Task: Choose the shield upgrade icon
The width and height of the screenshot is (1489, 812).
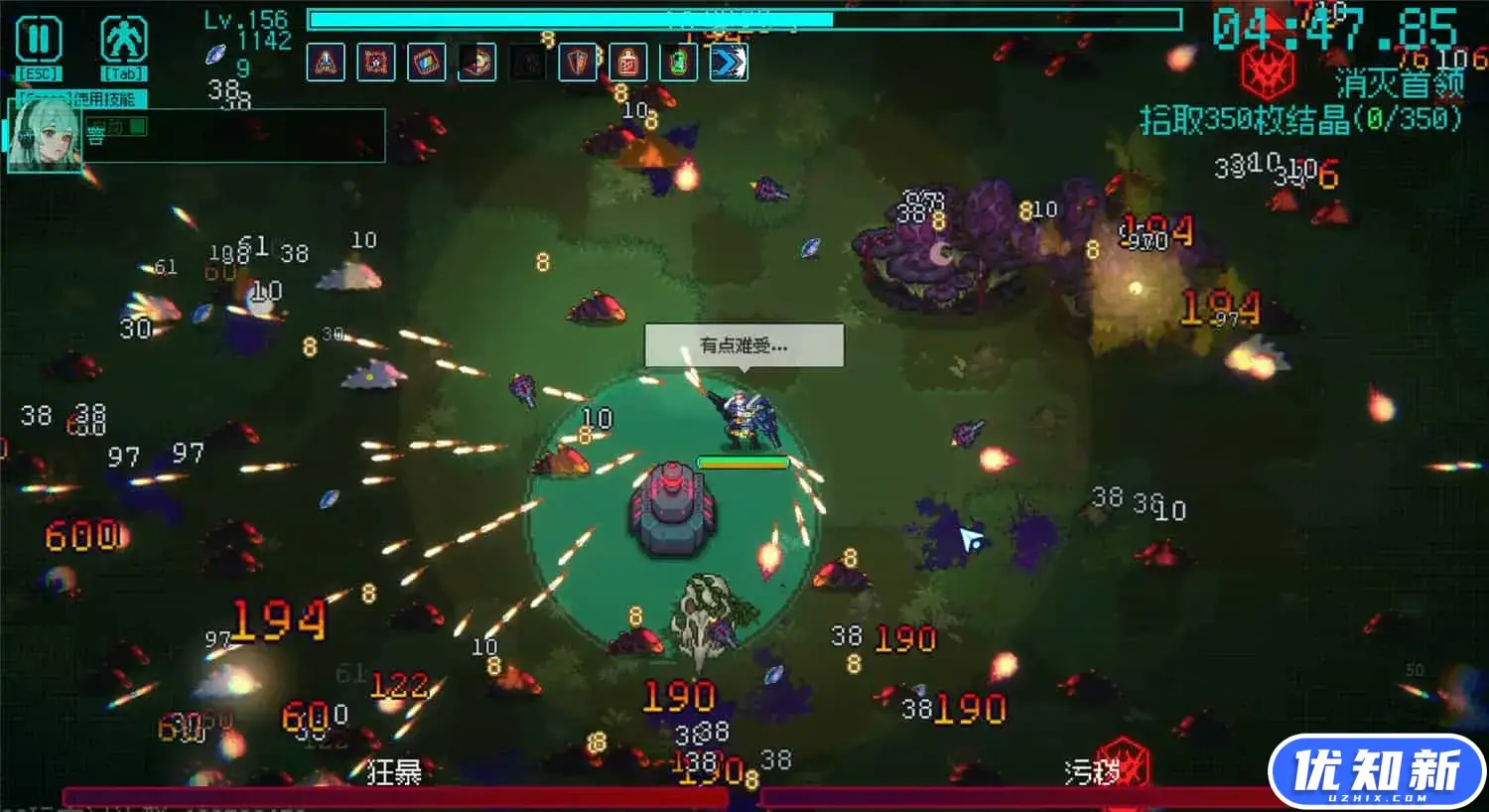Action: point(578,63)
